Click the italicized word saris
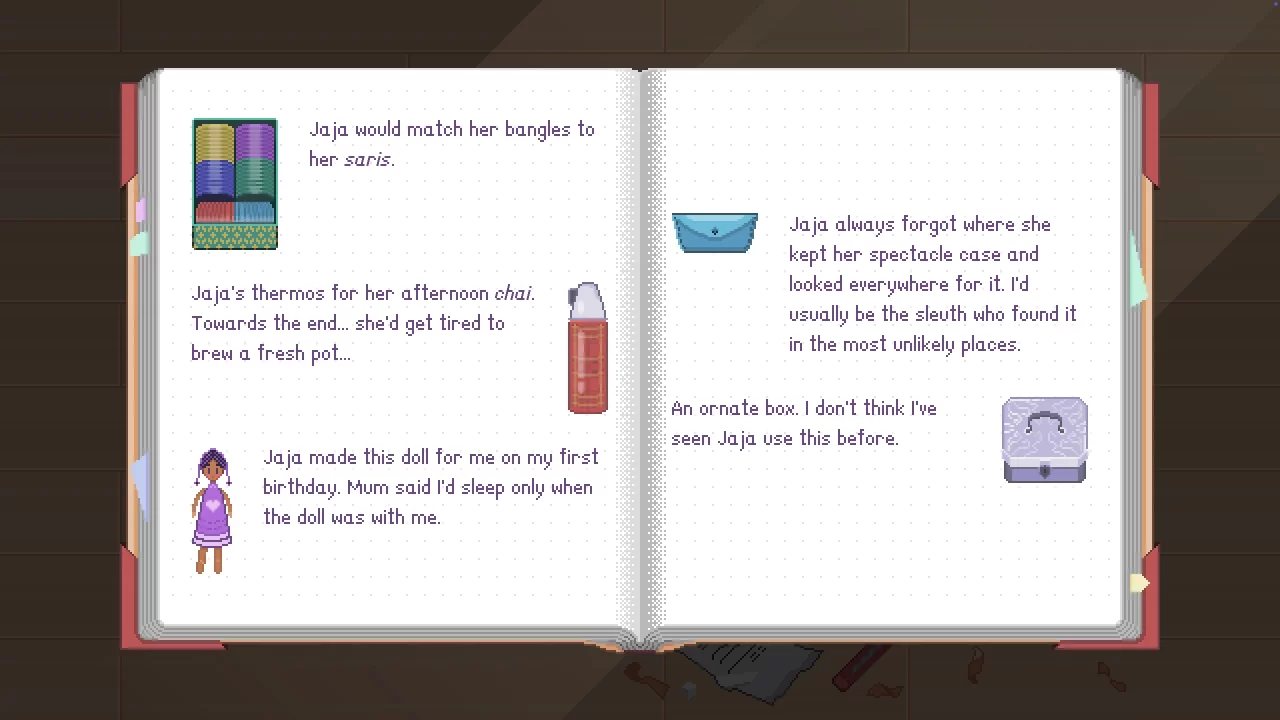 click(x=367, y=160)
